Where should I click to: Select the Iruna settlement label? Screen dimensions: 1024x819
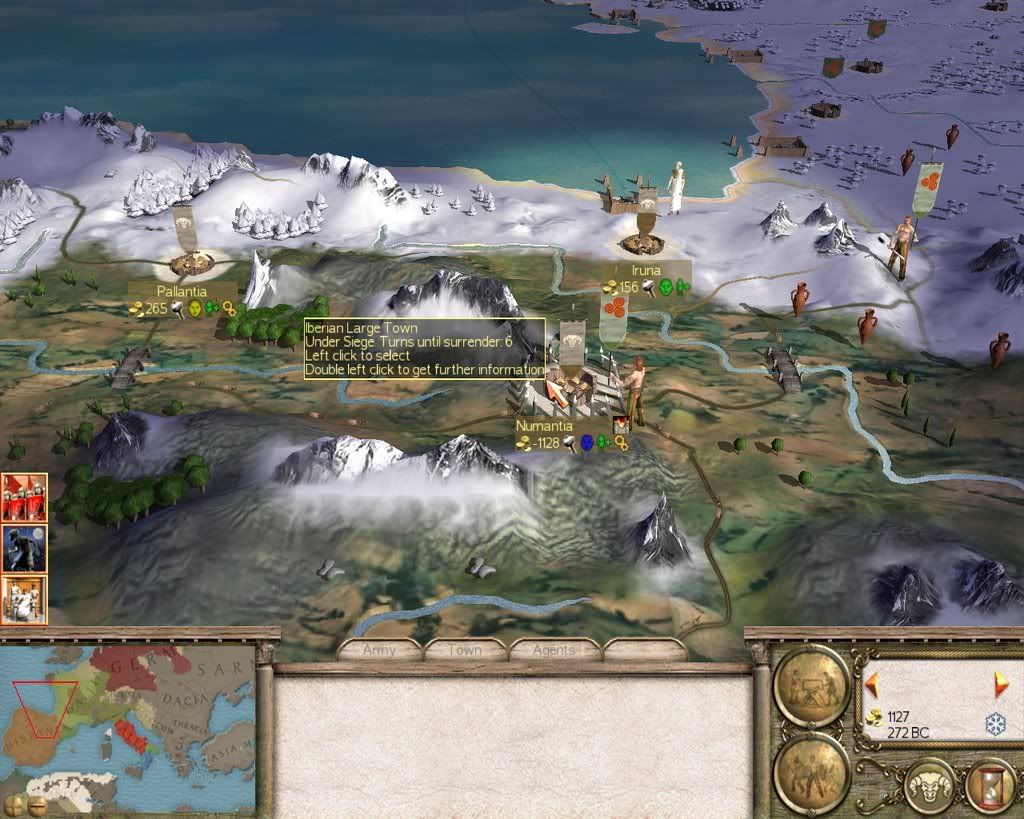[x=645, y=271]
